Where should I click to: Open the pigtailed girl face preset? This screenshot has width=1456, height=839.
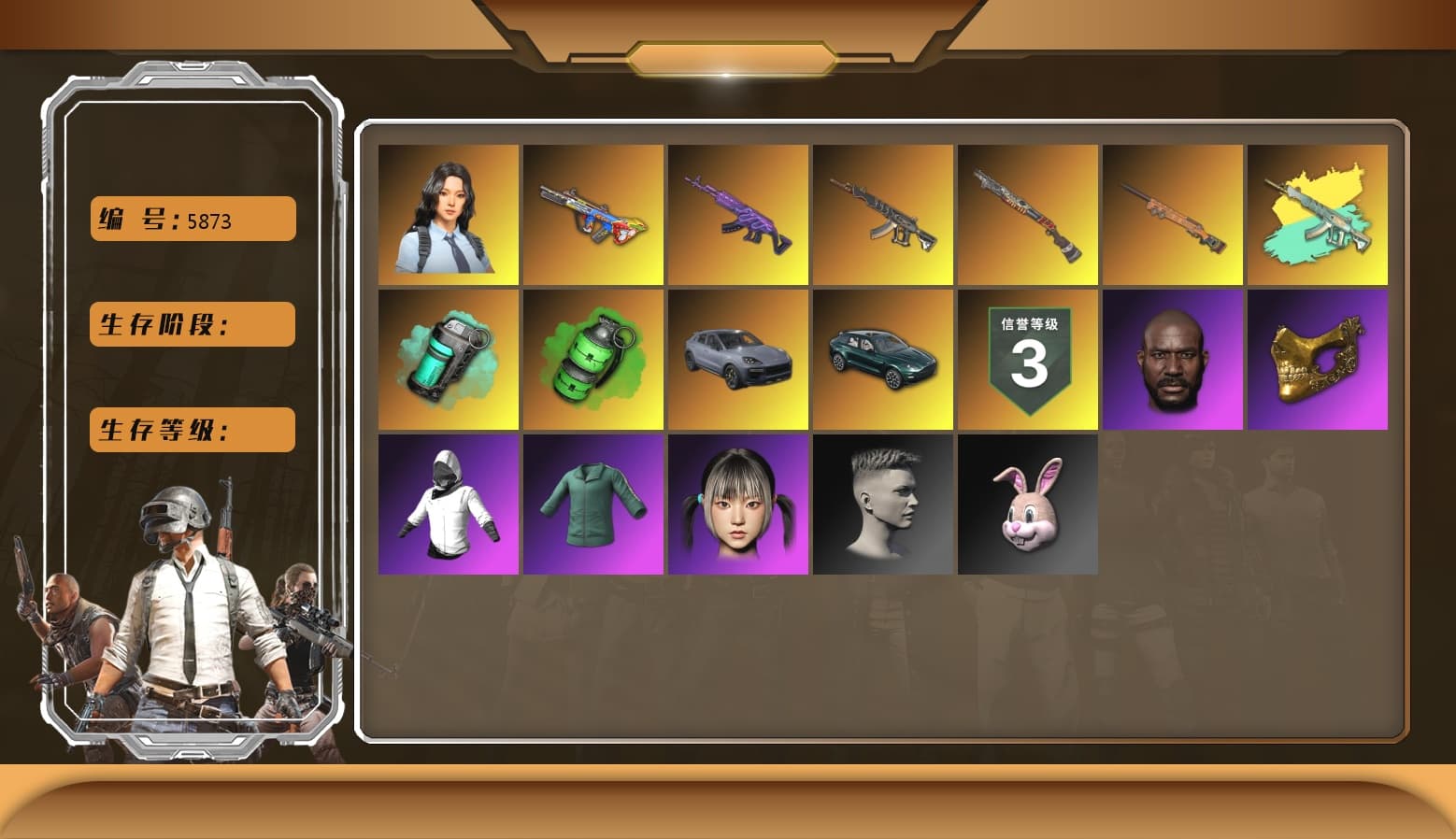point(737,505)
